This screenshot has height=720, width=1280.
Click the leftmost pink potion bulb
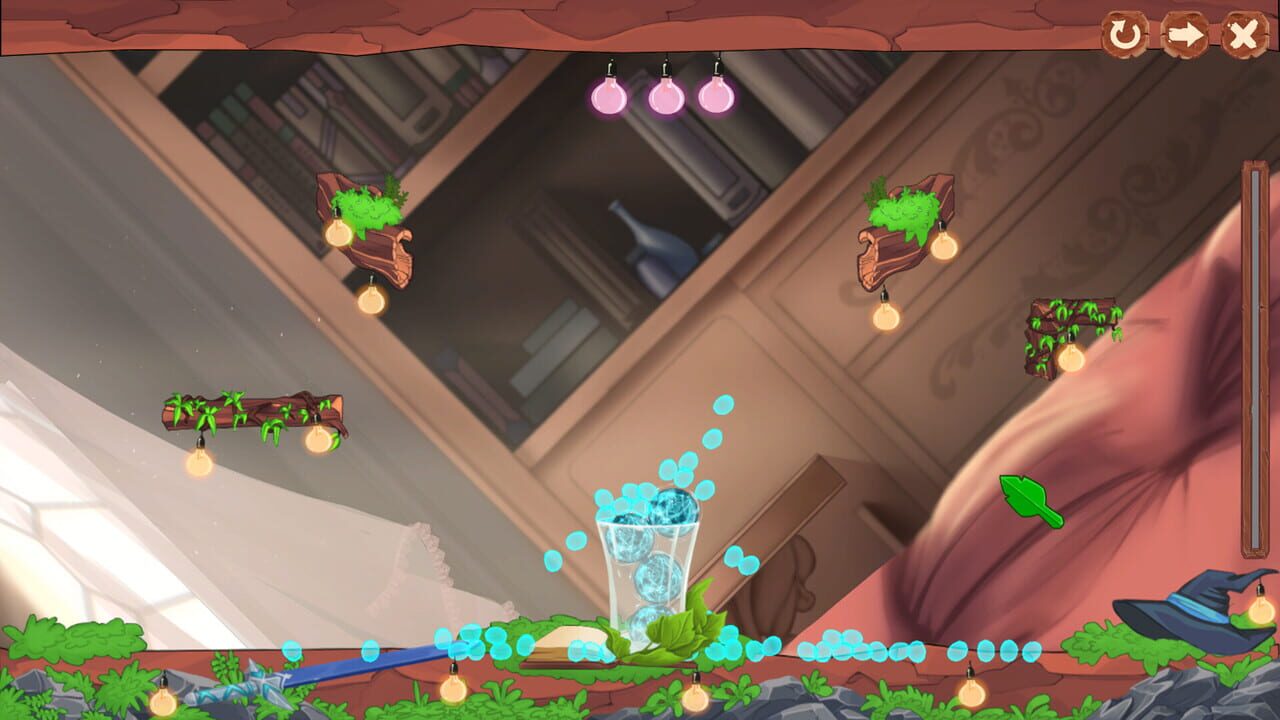click(608, 96)
